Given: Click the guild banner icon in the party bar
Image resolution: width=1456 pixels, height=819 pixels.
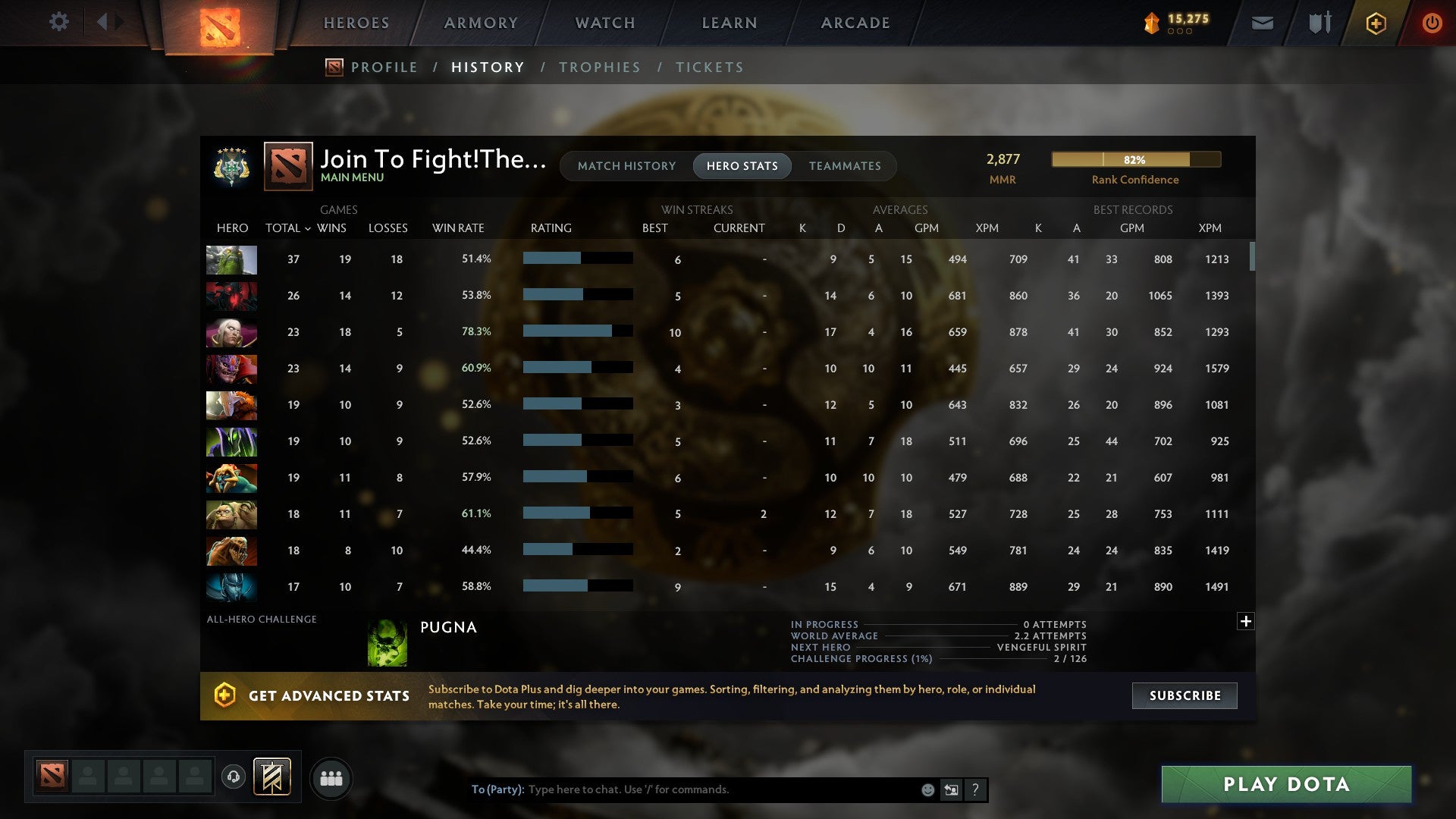Looking at the screenshot, I should [271, 777].
